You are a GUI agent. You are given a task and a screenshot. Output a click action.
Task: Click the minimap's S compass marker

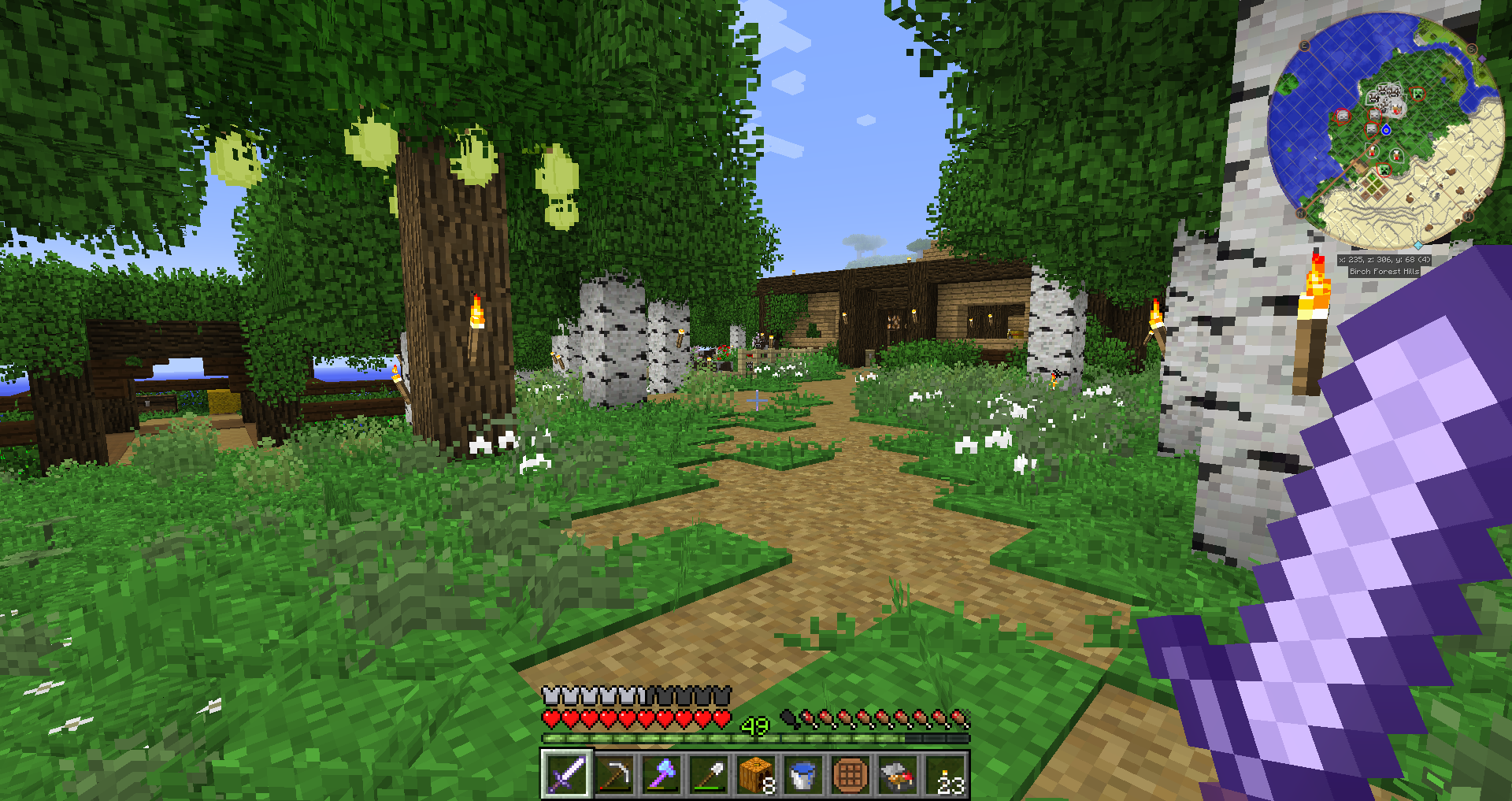click(x=1471, y=49)
